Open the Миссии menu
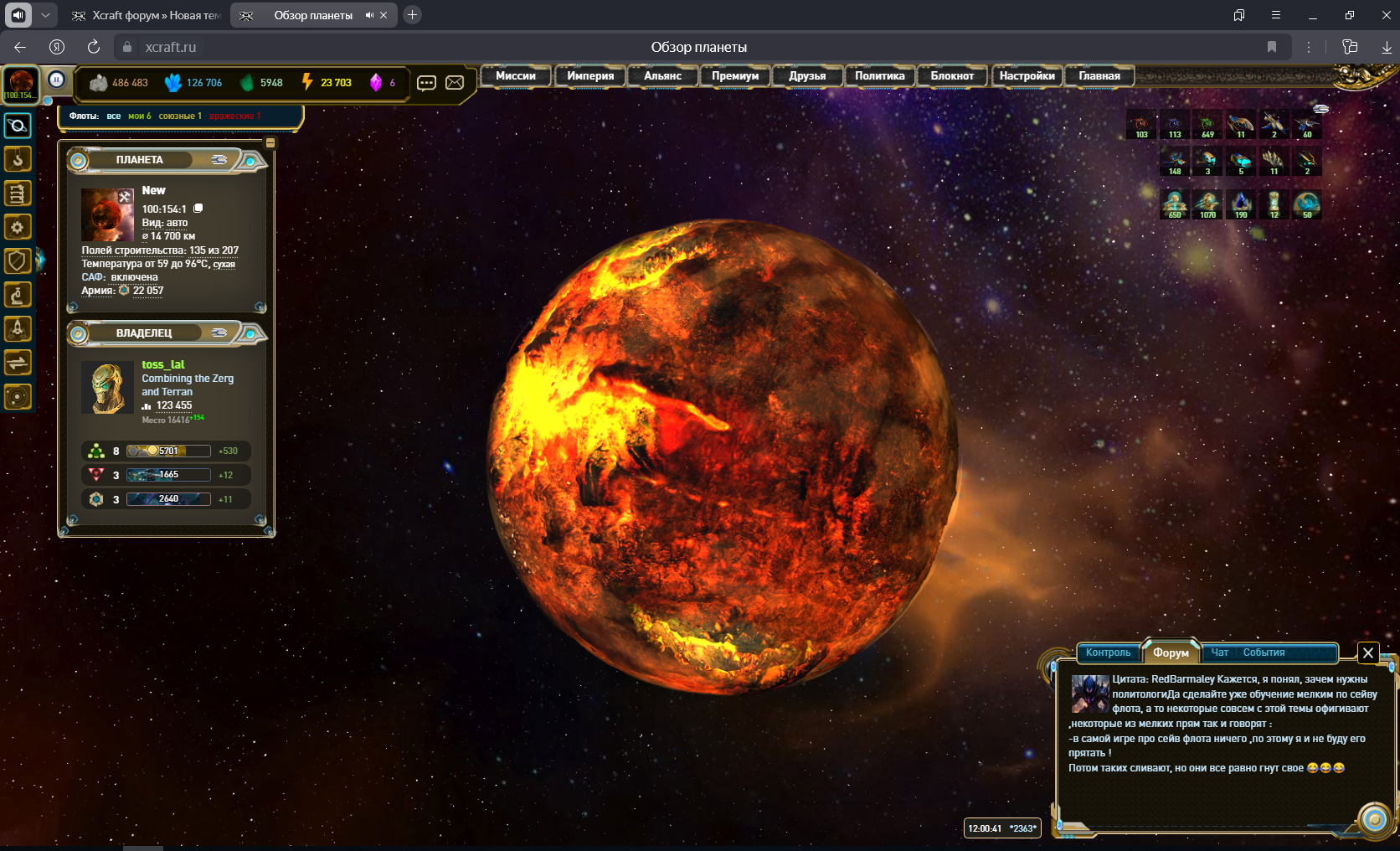This screenshot has width=1400, height=851. pos(515,76)
